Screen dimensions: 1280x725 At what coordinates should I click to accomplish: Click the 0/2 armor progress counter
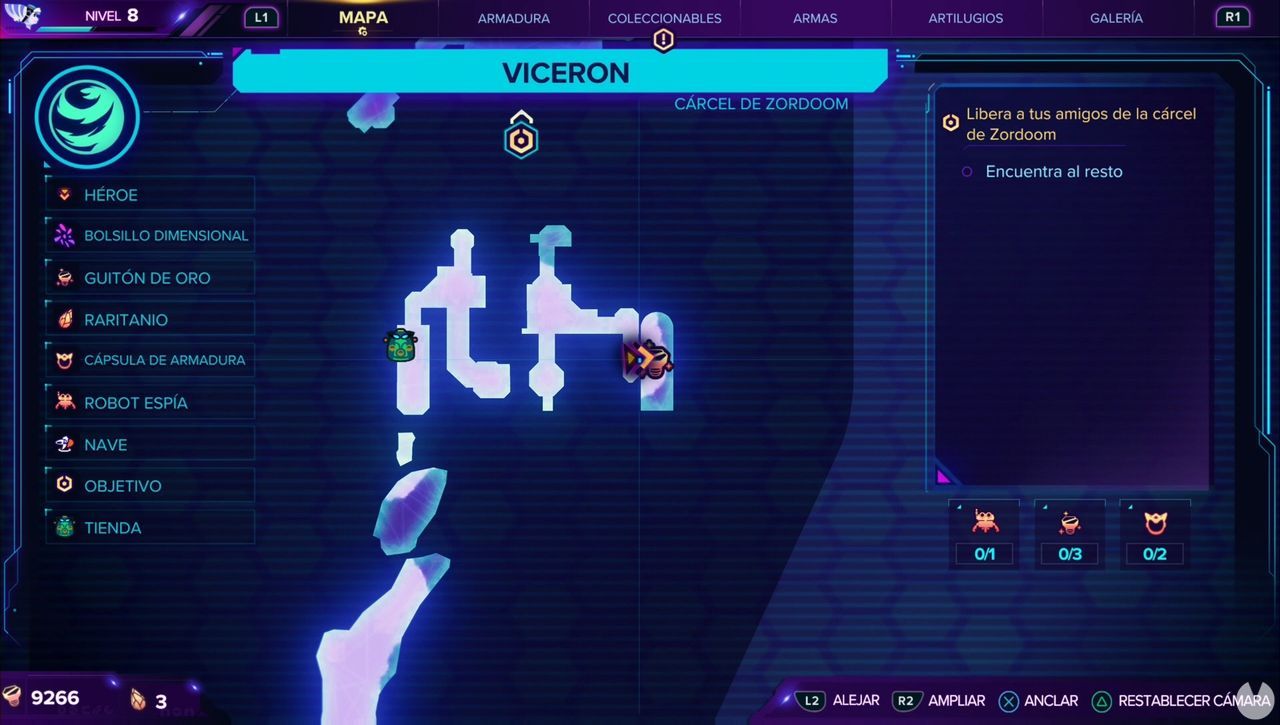pyautogui.click(x=1155, y=553)
